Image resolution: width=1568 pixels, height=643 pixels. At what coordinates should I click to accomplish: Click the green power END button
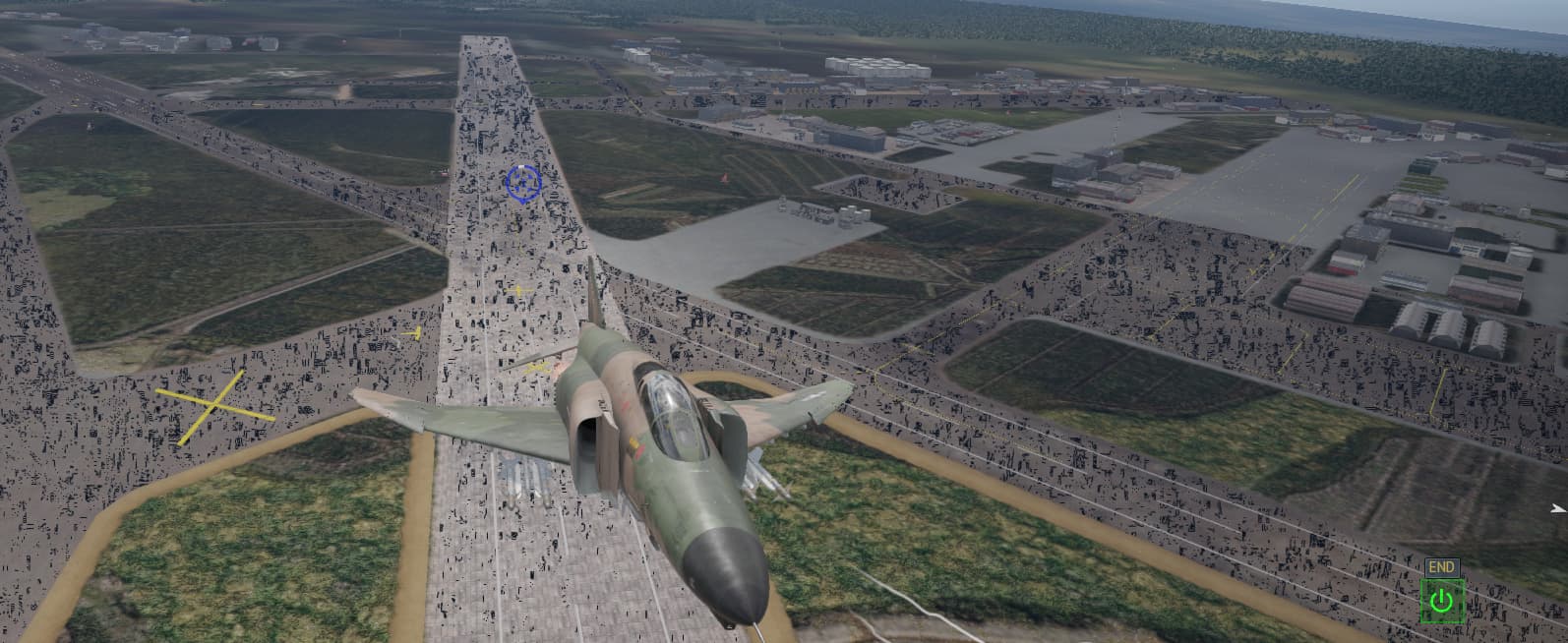tap(1441, 599)
